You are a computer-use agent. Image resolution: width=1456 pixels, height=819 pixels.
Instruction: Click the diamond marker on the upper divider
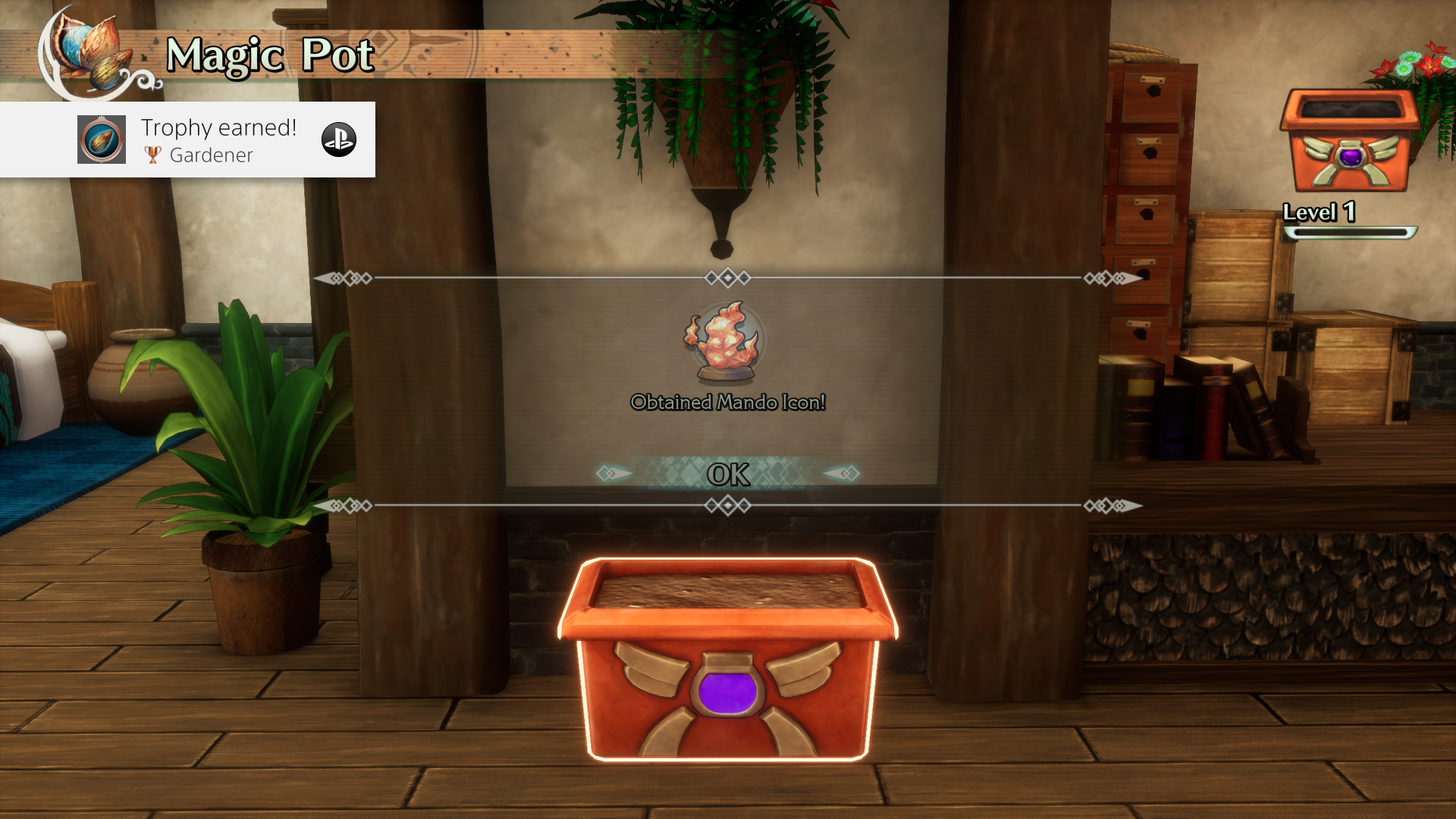click(x=726, y=278)
